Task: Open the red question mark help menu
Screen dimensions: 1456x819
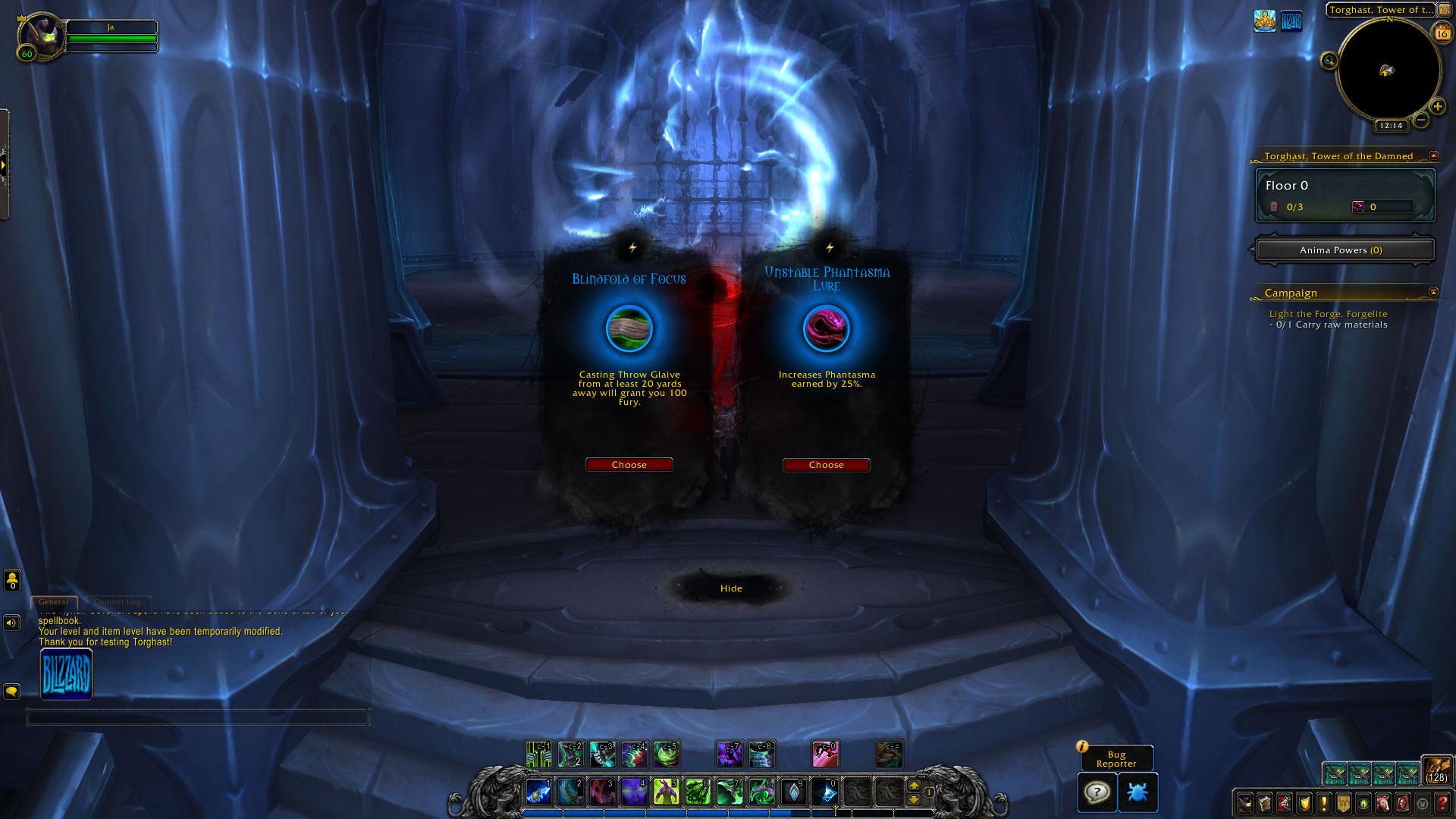Action: pos(1442,803)
